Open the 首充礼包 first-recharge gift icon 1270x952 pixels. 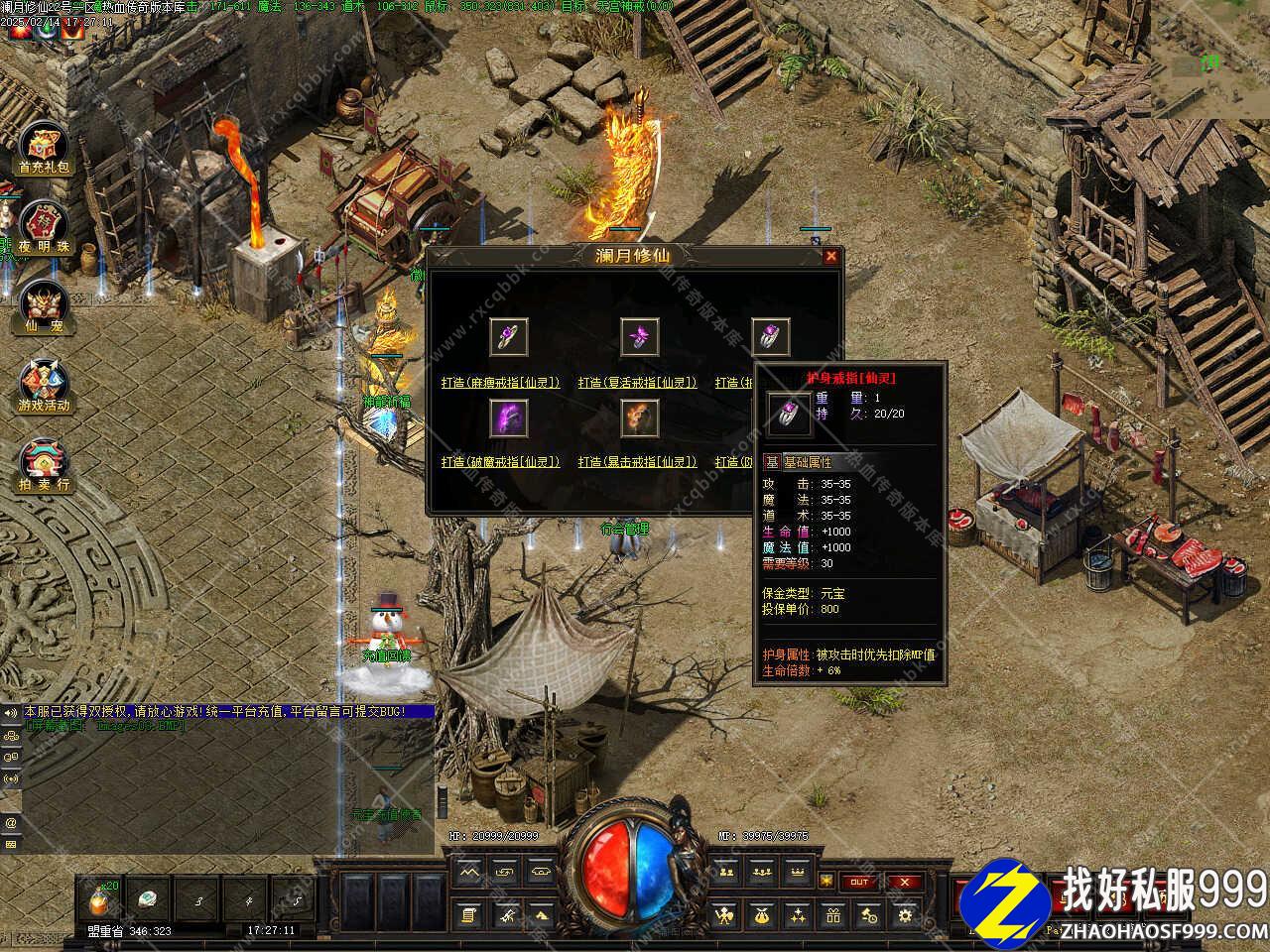click(45, 151)
